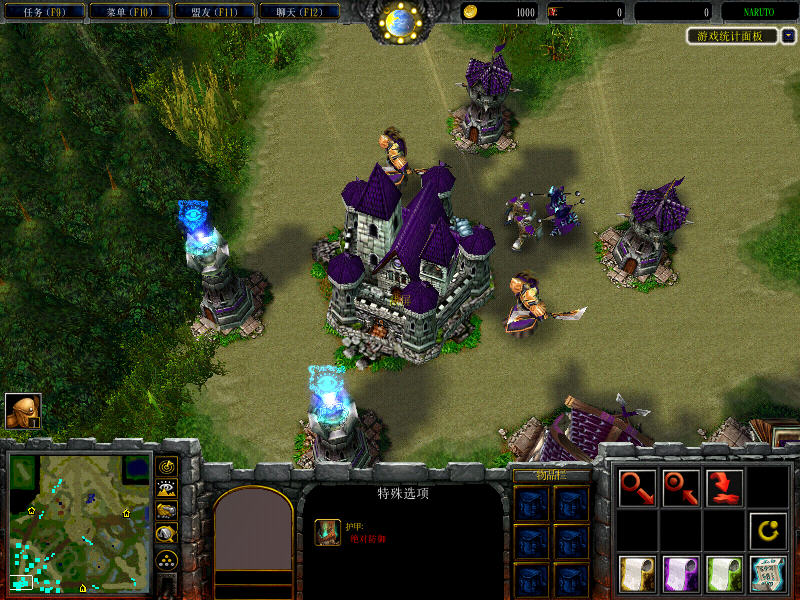The height and width of the screenshot is (600, 800).
Task: Toggle the minimap terrain display button
Action: pos(167,488)
